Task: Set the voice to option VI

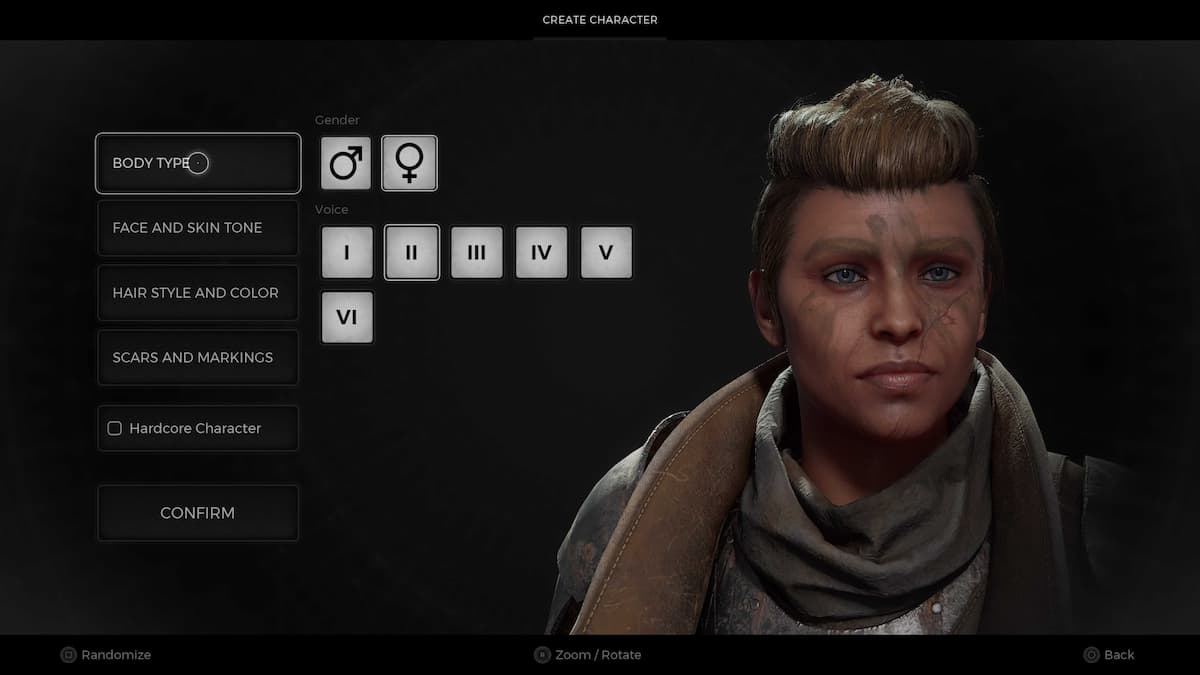Action: click(347, 317)
